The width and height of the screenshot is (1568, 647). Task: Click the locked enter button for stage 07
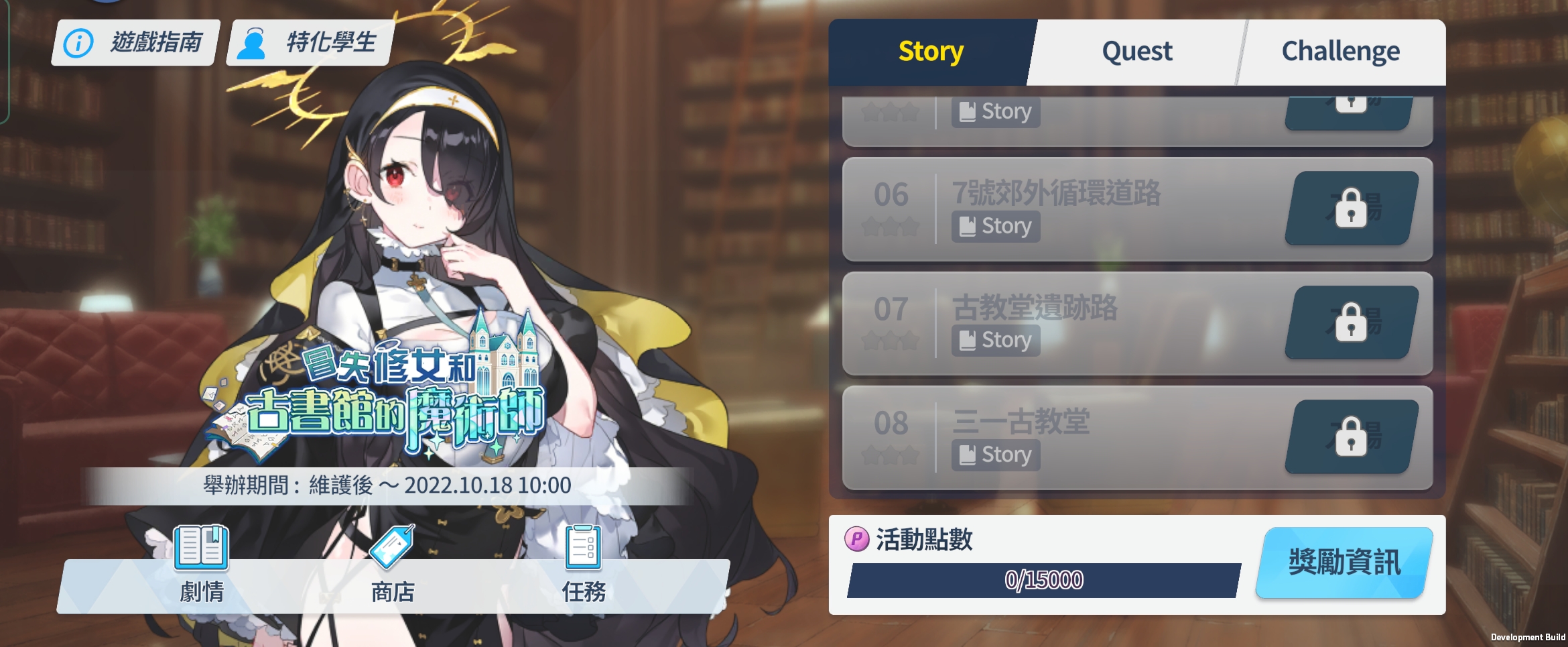click(x=1351, y=323)
